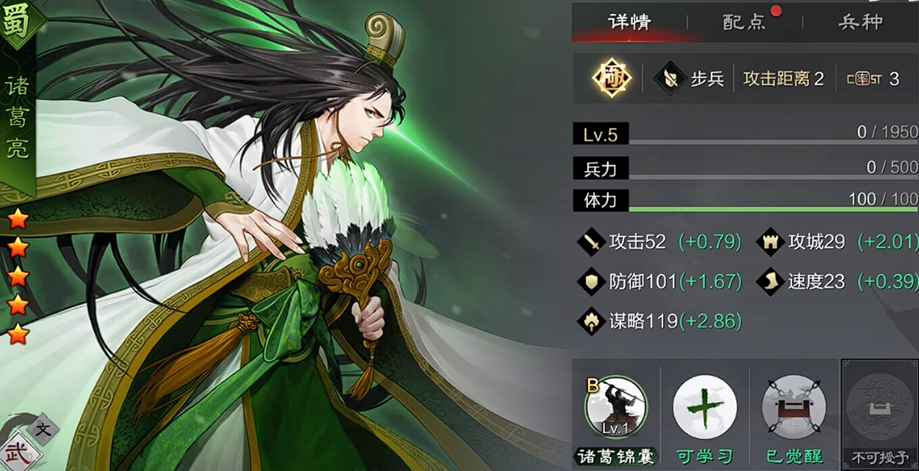Image resolution: width=919 pixels, height=471 pixels.
Task: Show the 步兵 infantry troop type info
Action: click(x=693, y=79)
